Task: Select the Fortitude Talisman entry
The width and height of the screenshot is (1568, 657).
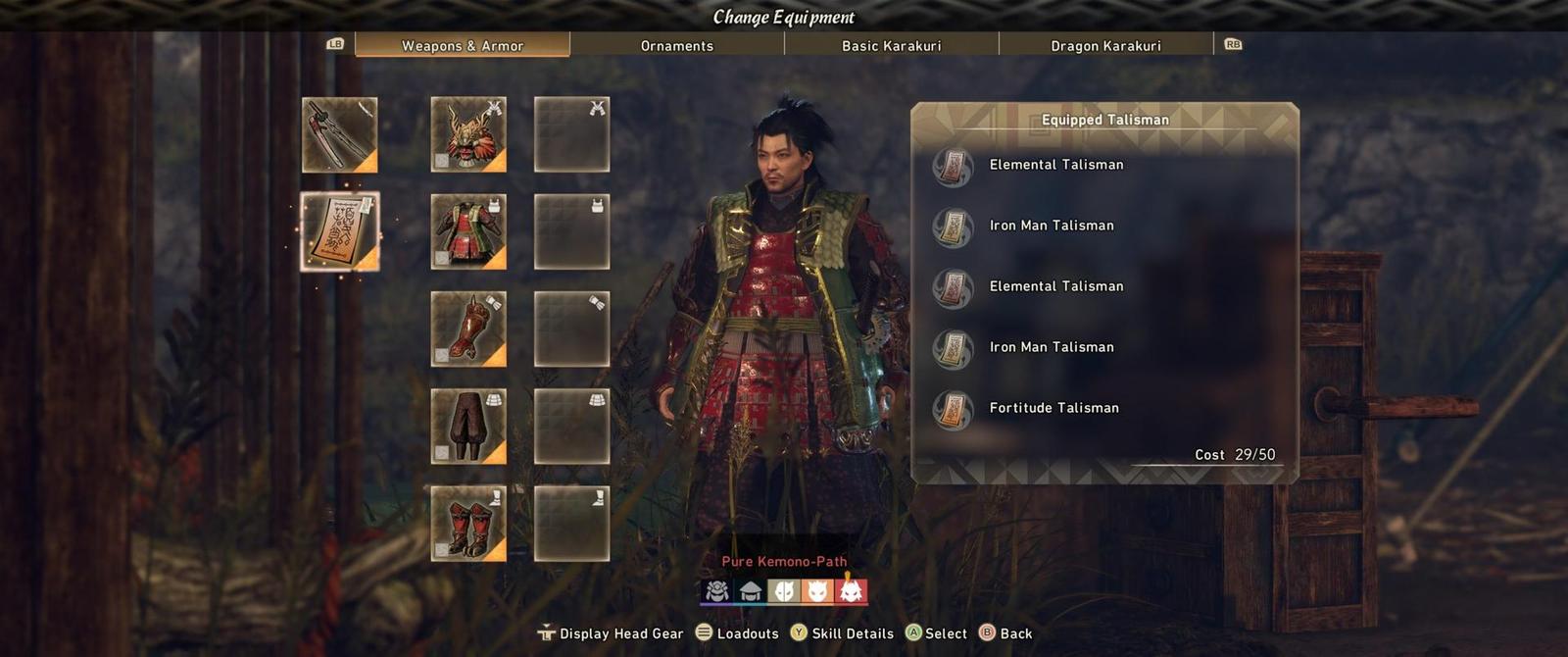Action: click(x=1053, y=408)
